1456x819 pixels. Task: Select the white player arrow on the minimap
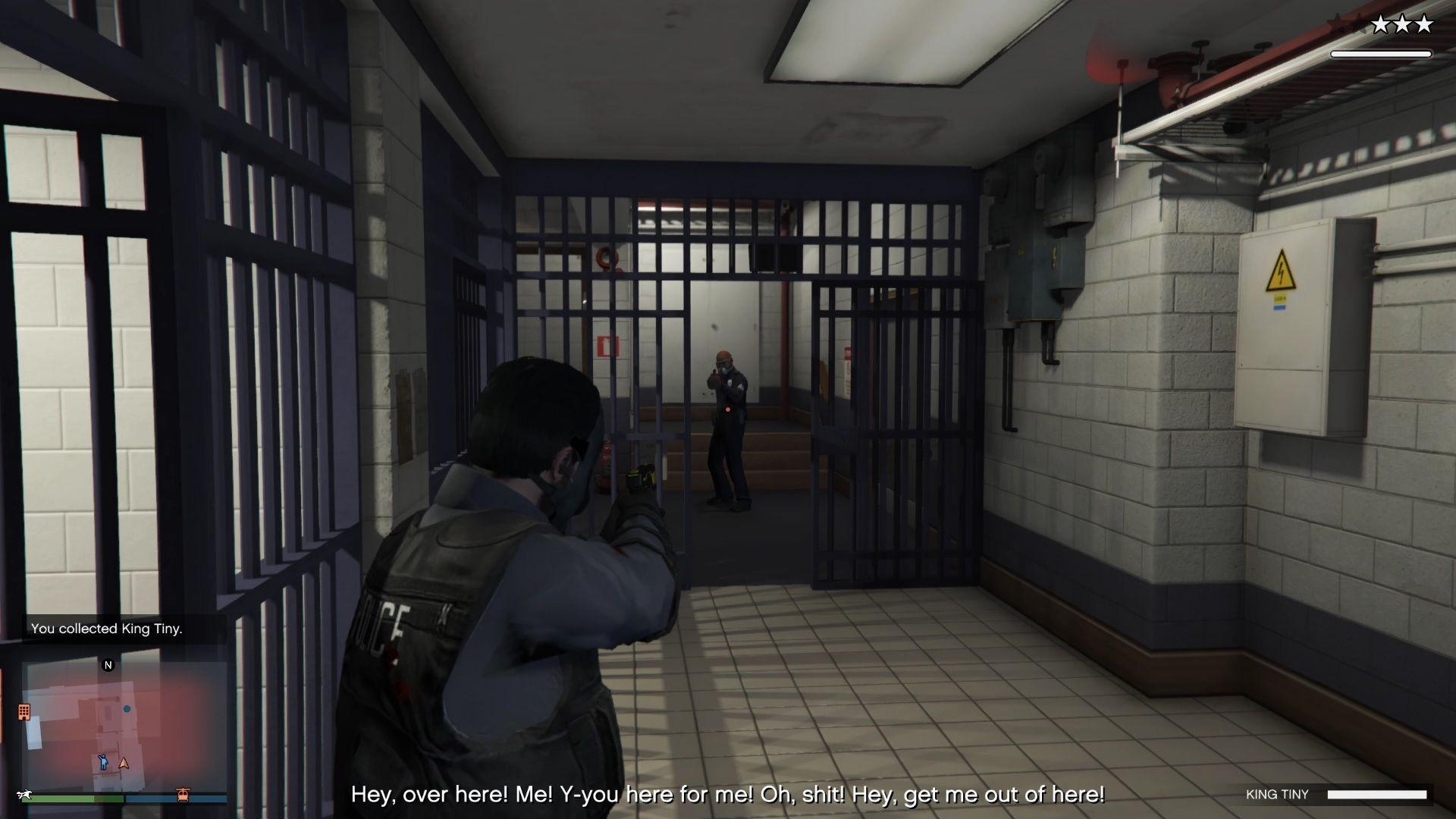[124, 764]
